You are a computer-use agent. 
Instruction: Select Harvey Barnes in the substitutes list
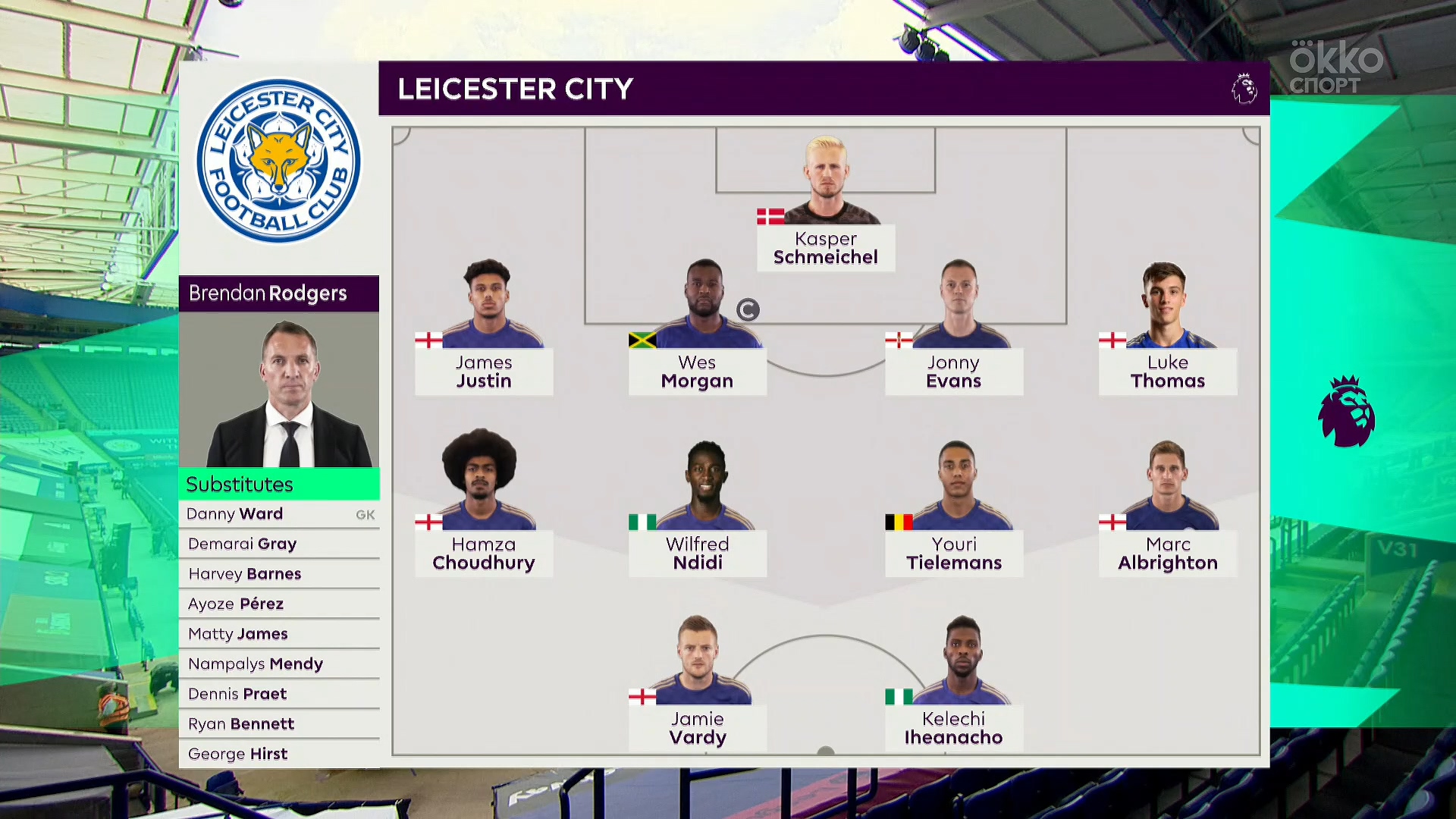(279, 574)
